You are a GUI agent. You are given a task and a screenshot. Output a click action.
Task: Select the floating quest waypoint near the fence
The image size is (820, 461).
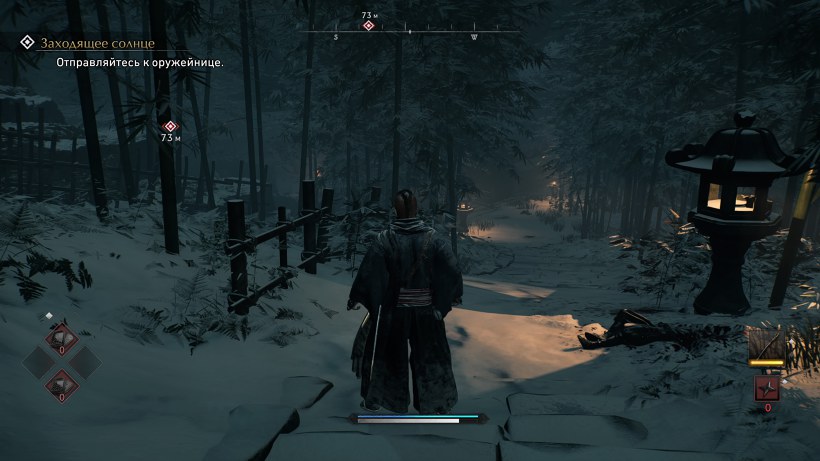click(170, 127)
